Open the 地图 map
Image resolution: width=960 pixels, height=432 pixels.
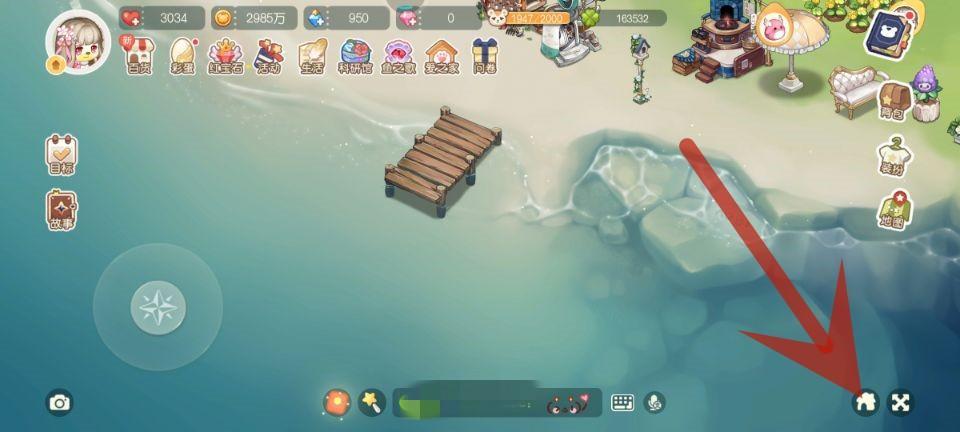[x=893, y=212]
